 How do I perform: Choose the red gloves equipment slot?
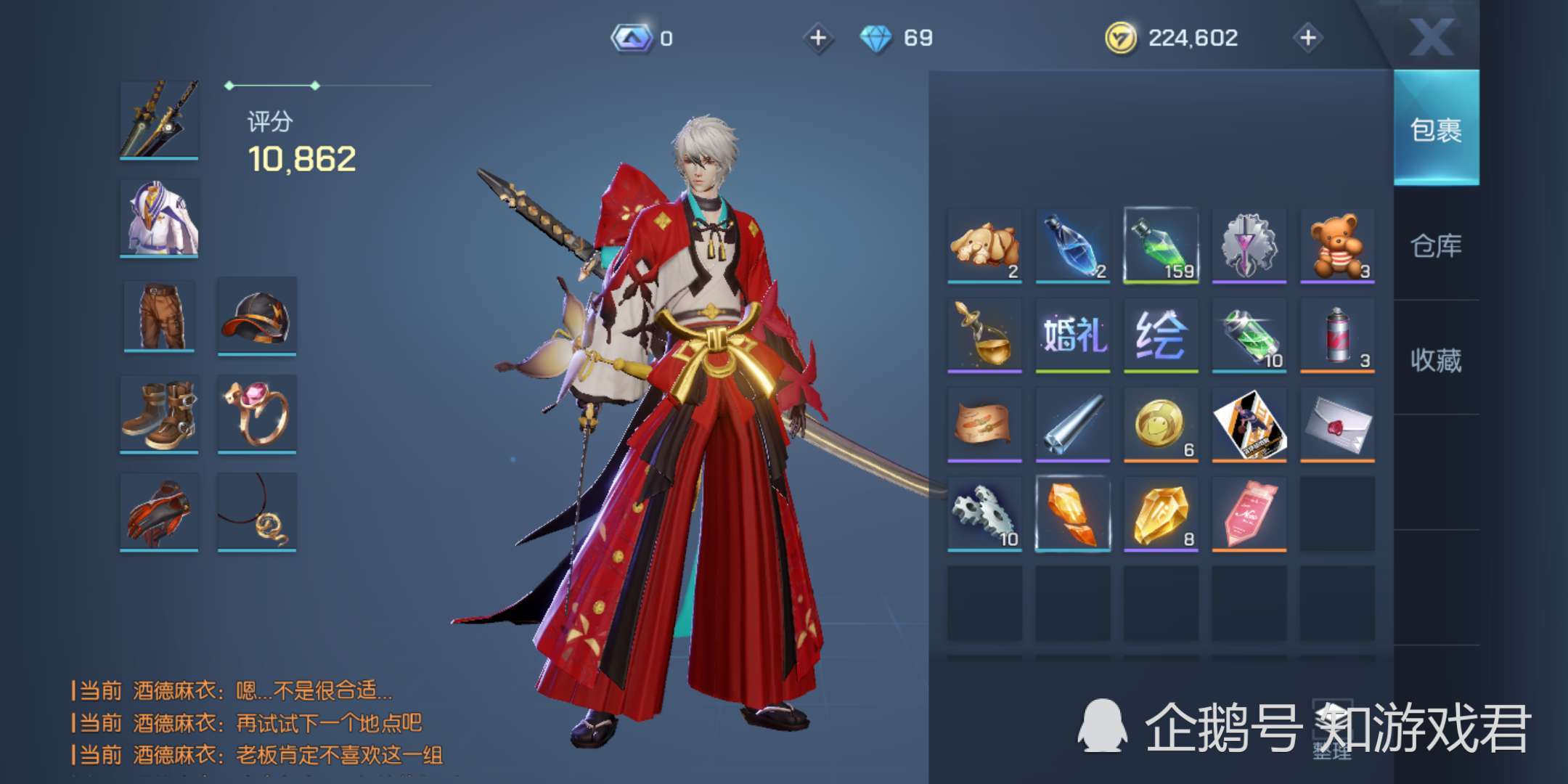click(160, 513)
